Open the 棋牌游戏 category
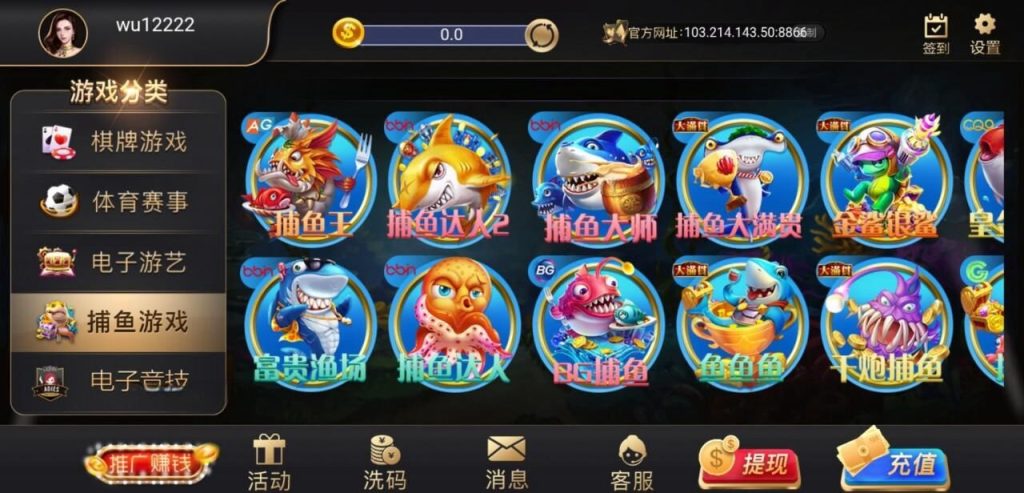This screenshot has width=1024, height=493. click(x=118, y=141)
